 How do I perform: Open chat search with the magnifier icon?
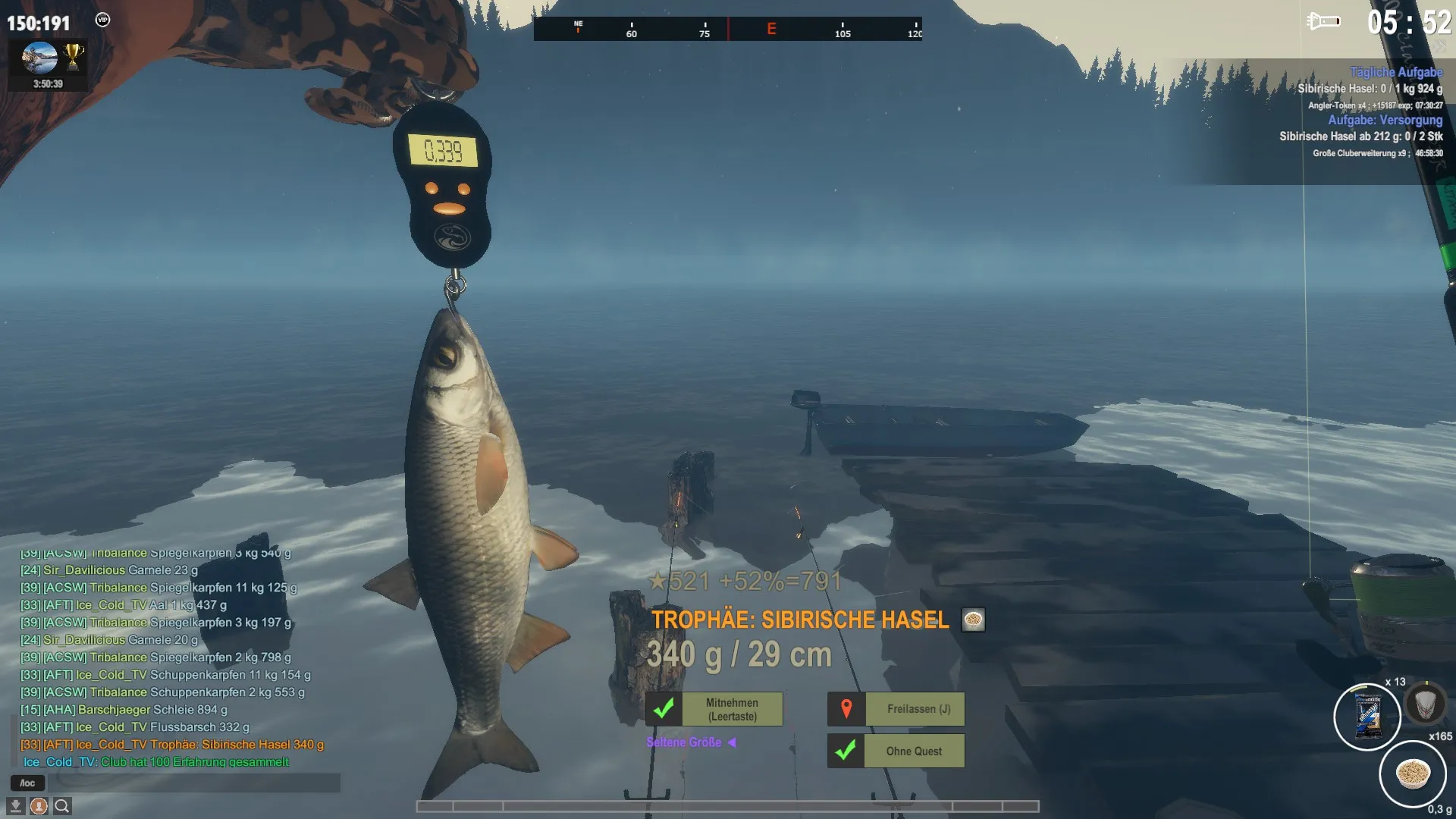point(62,805)
